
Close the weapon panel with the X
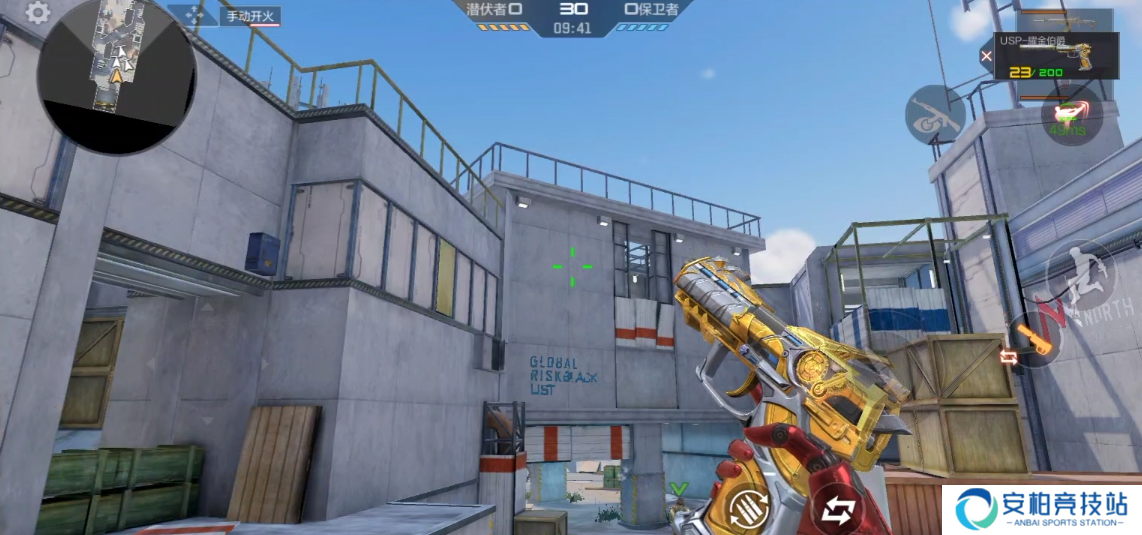click(987, 56)
